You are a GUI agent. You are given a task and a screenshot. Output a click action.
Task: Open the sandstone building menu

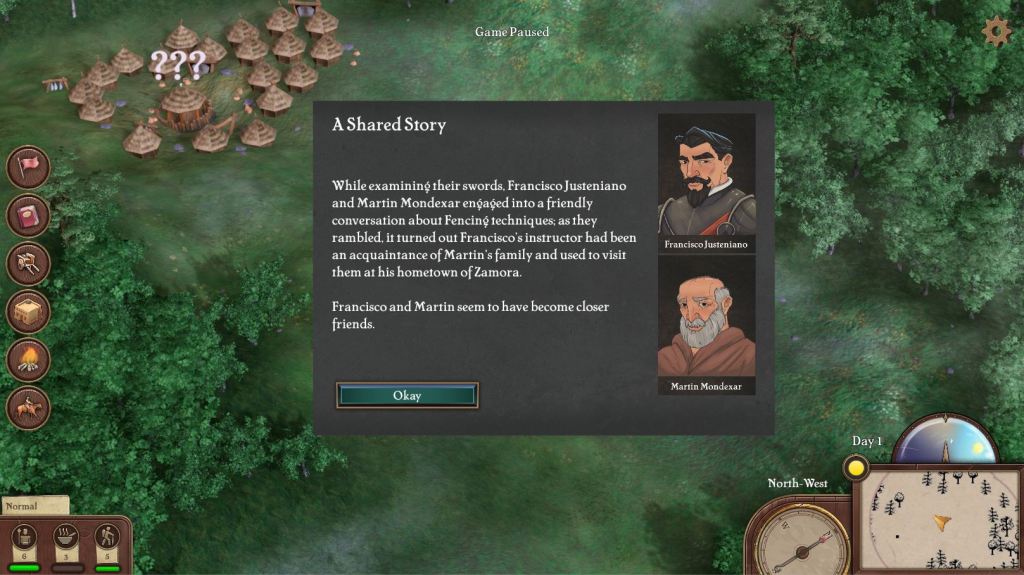[29, 311]
